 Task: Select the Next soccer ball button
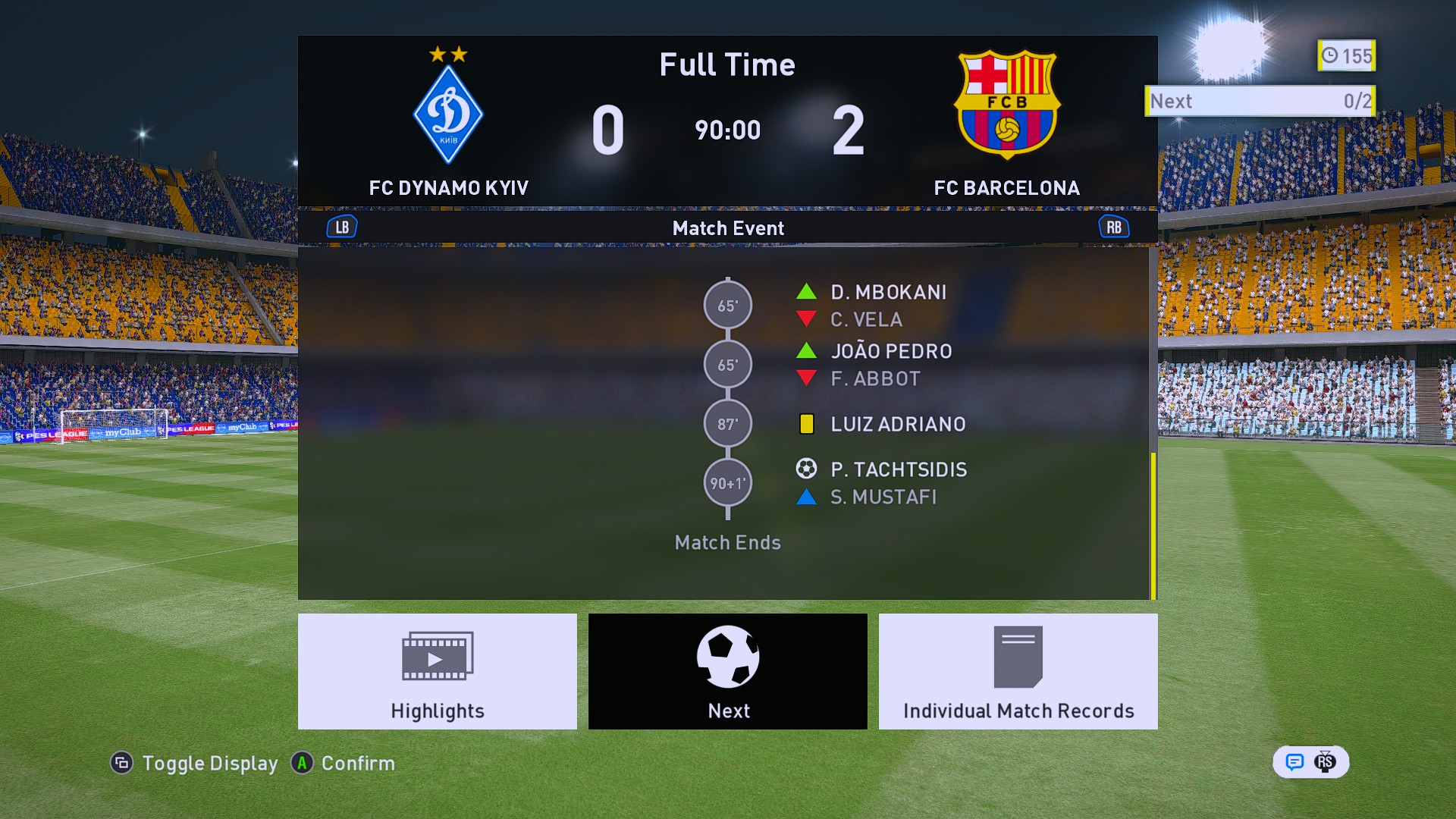click(x=727, y=671)
